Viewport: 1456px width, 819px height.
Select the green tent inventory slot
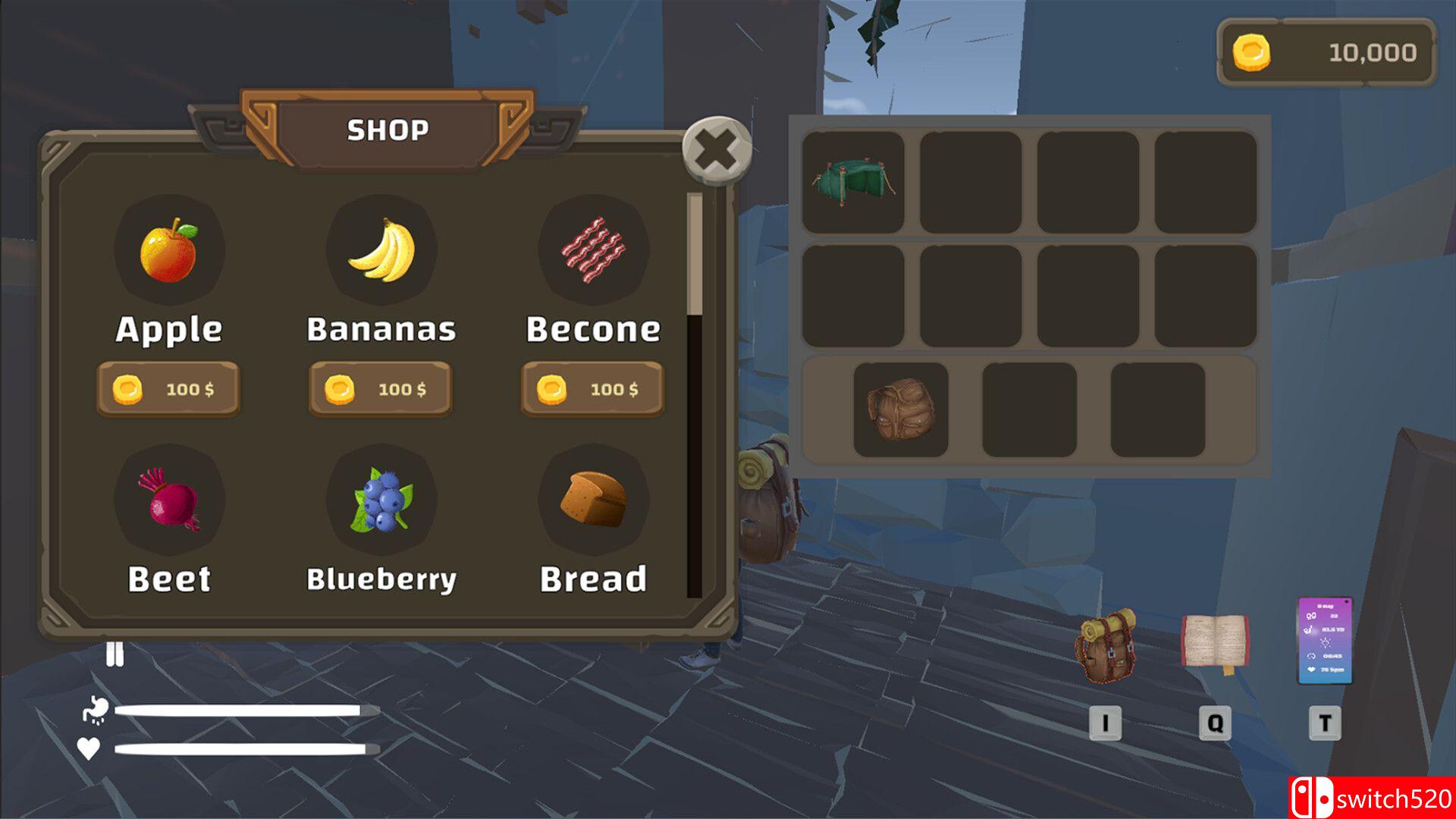click(853, 182)
